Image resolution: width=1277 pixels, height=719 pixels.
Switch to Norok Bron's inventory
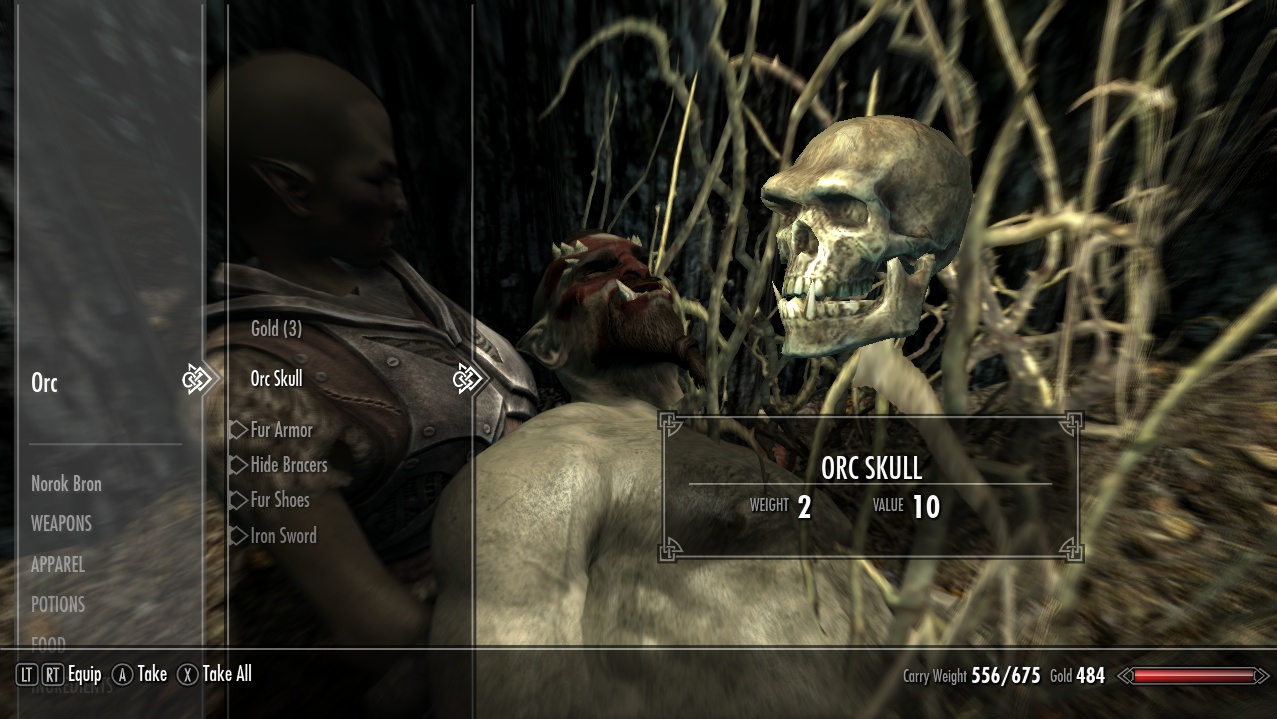[x=66, y=484]
